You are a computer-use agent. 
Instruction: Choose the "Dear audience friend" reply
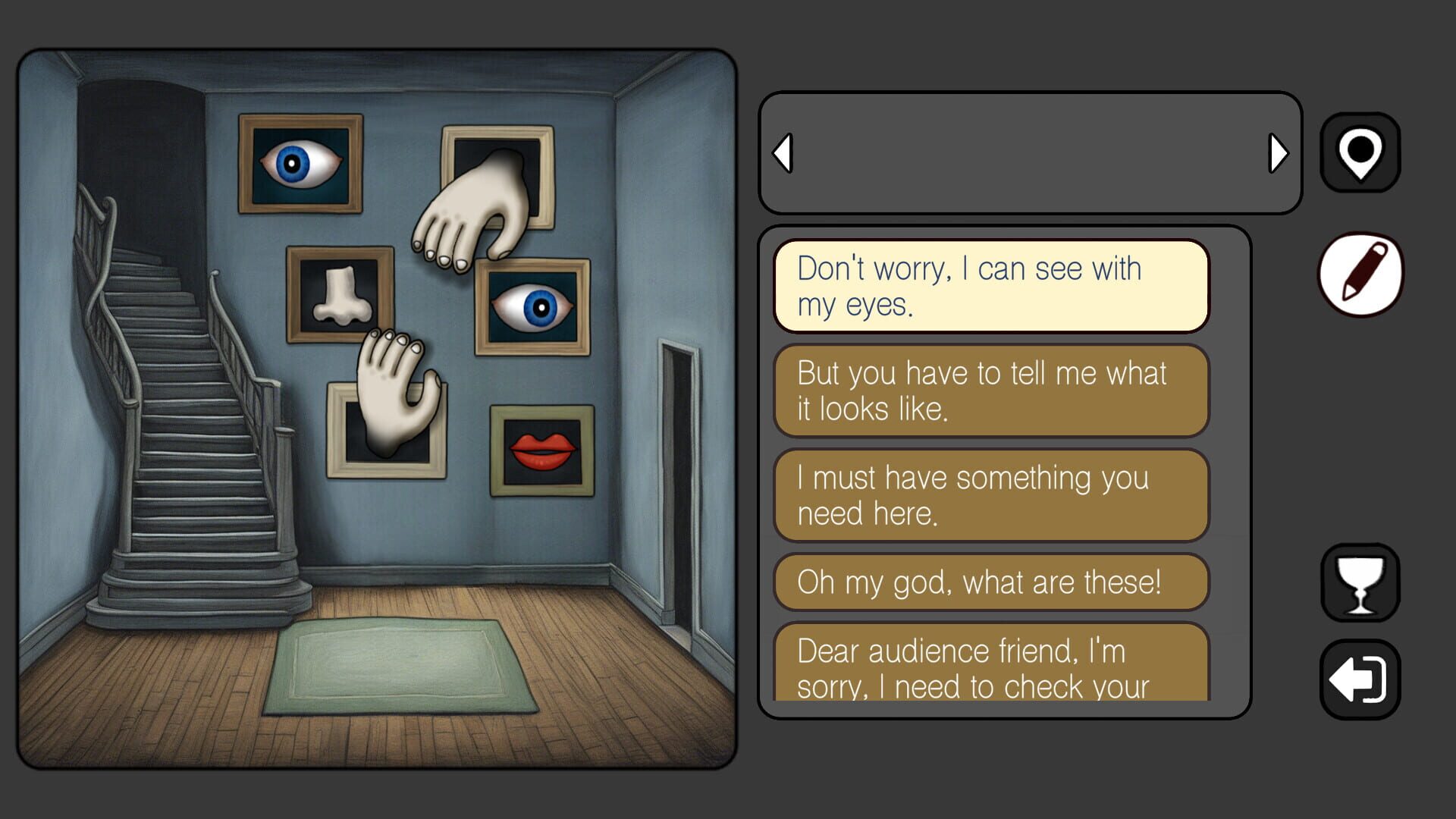[x=990, y=667]
